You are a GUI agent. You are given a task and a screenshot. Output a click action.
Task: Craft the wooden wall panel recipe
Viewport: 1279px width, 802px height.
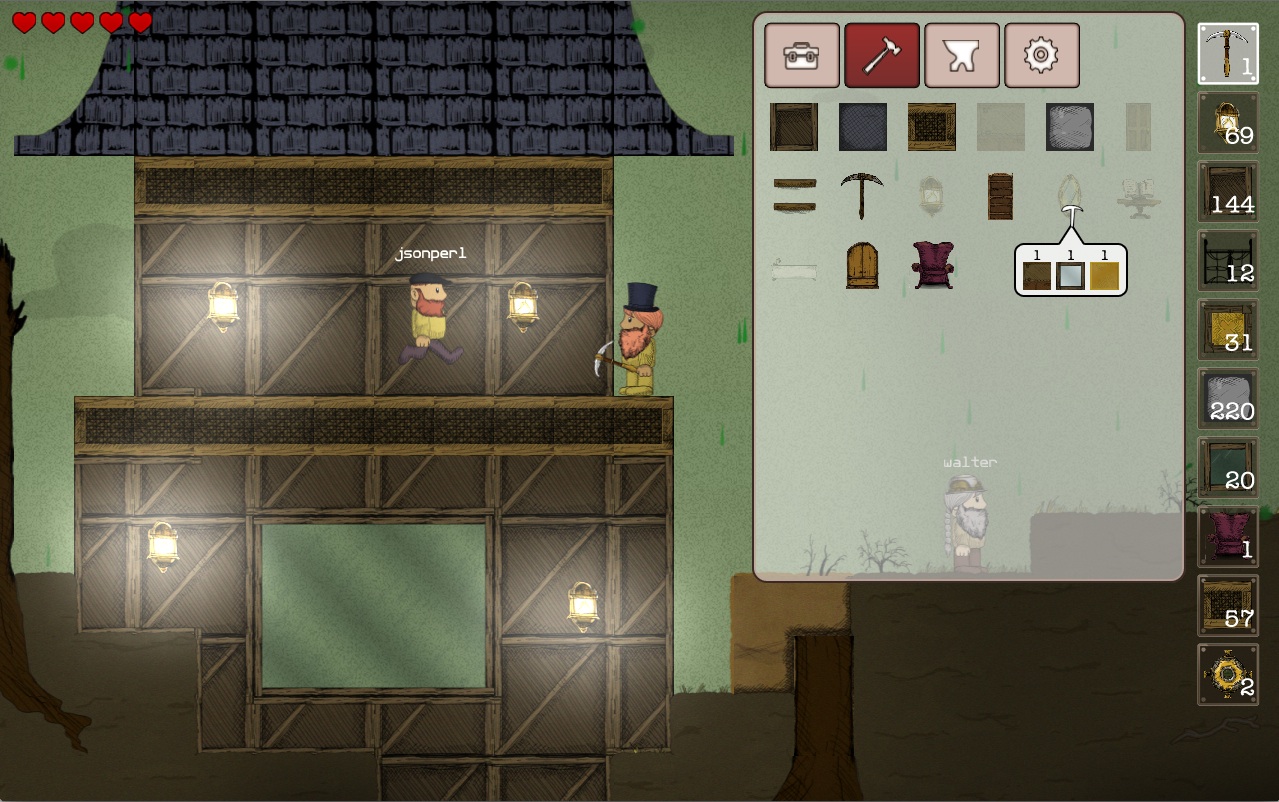794,127
